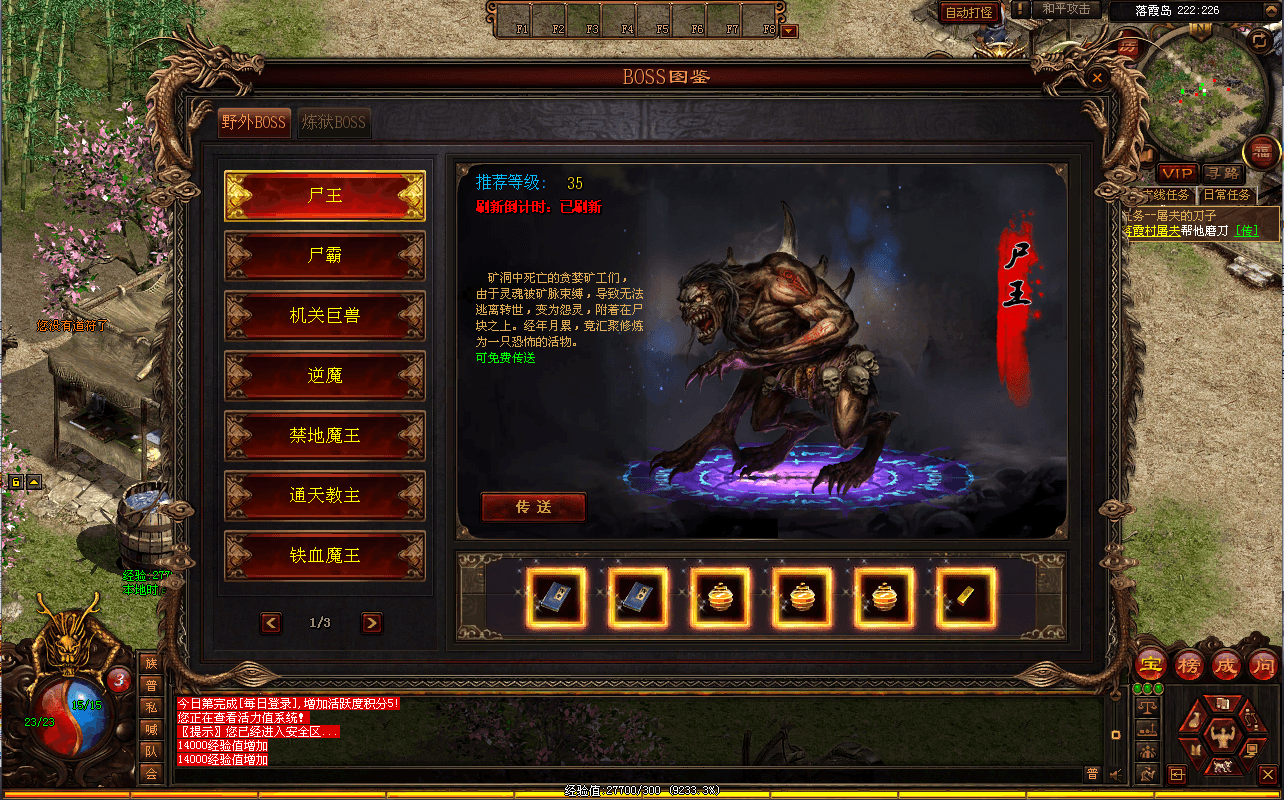The width and height of the screenshot is (1284, 800).
Task: Go to the next boss list page
Action: (x=371, y=623)
